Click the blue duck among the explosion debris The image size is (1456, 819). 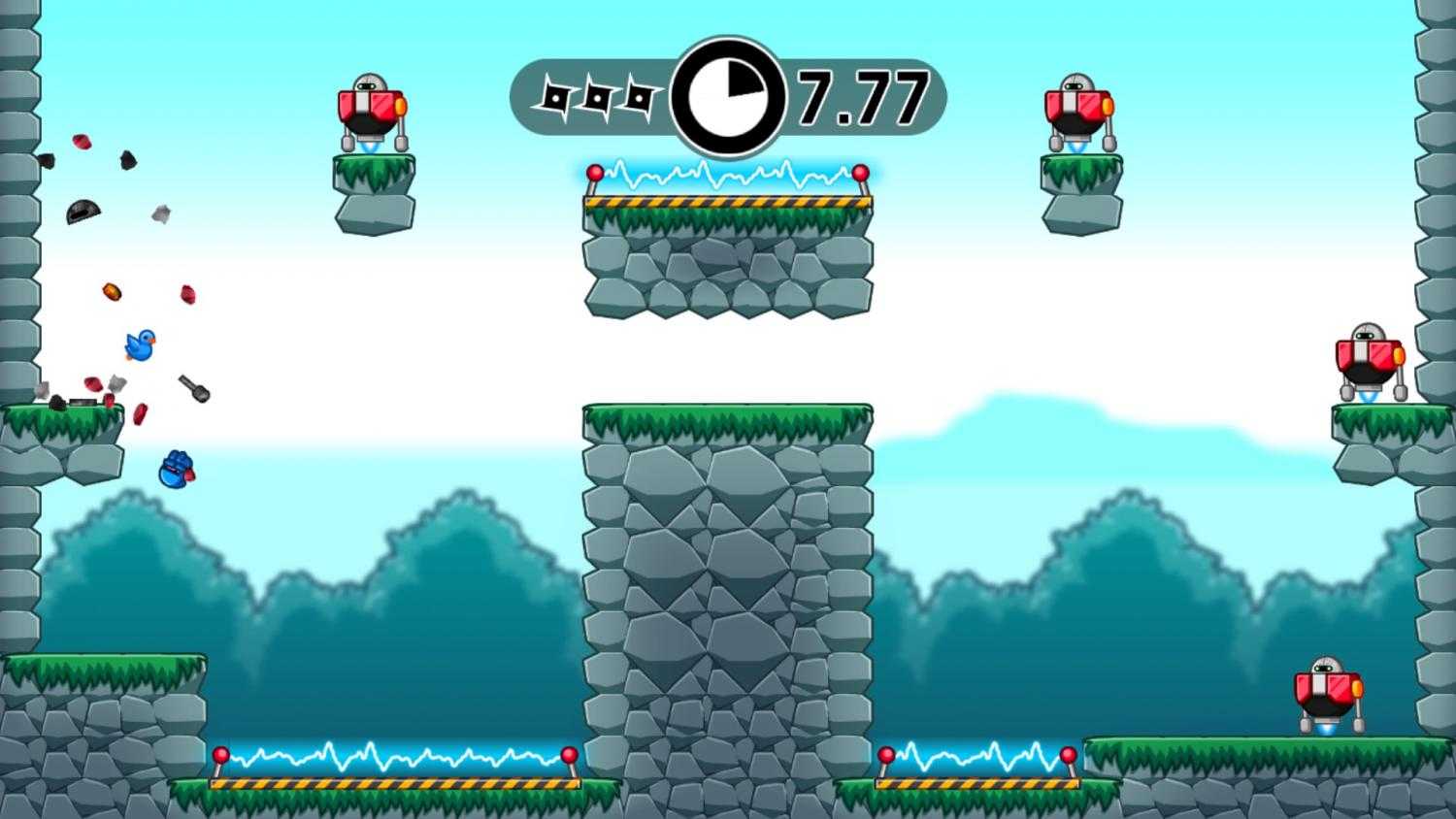tap(139, 346)
